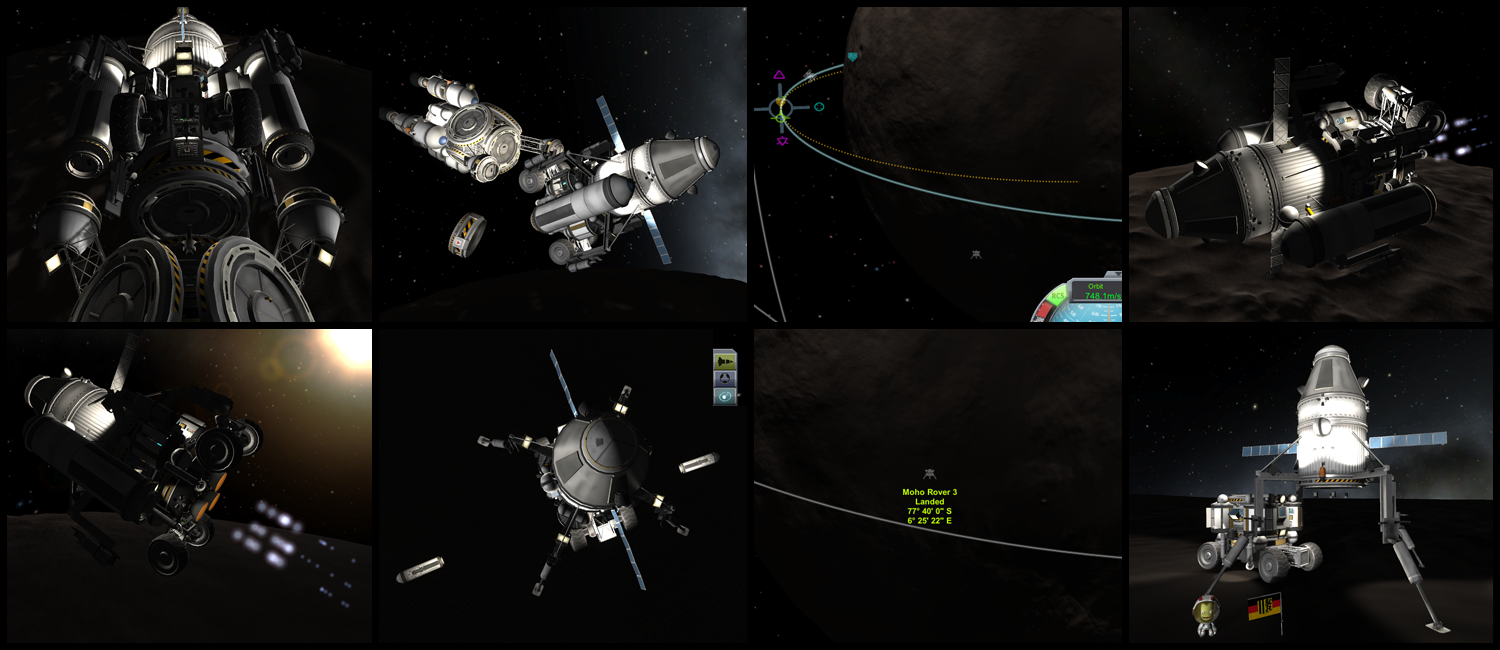
Task: Select the gray lander icon below the orbit
Action: pyautogui.click(x=975, y=255)
